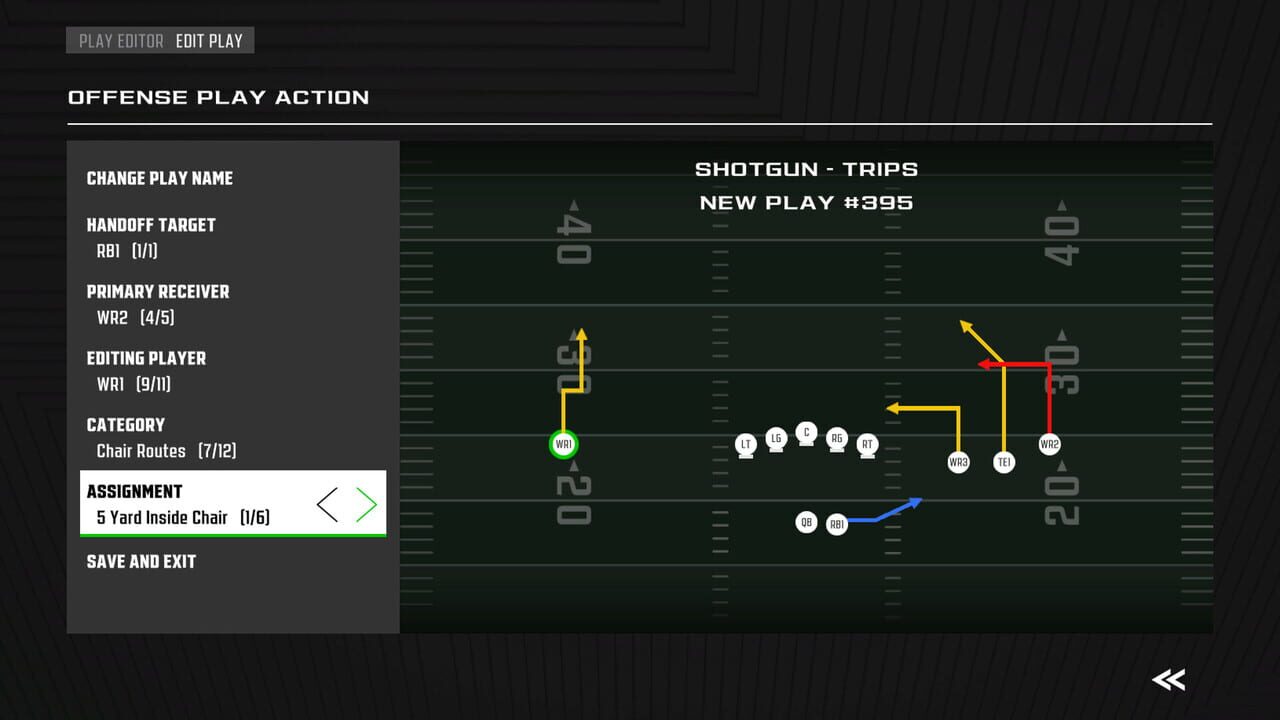
Task: Select the WR2 player marker on the field
Action: (1048, 443)
